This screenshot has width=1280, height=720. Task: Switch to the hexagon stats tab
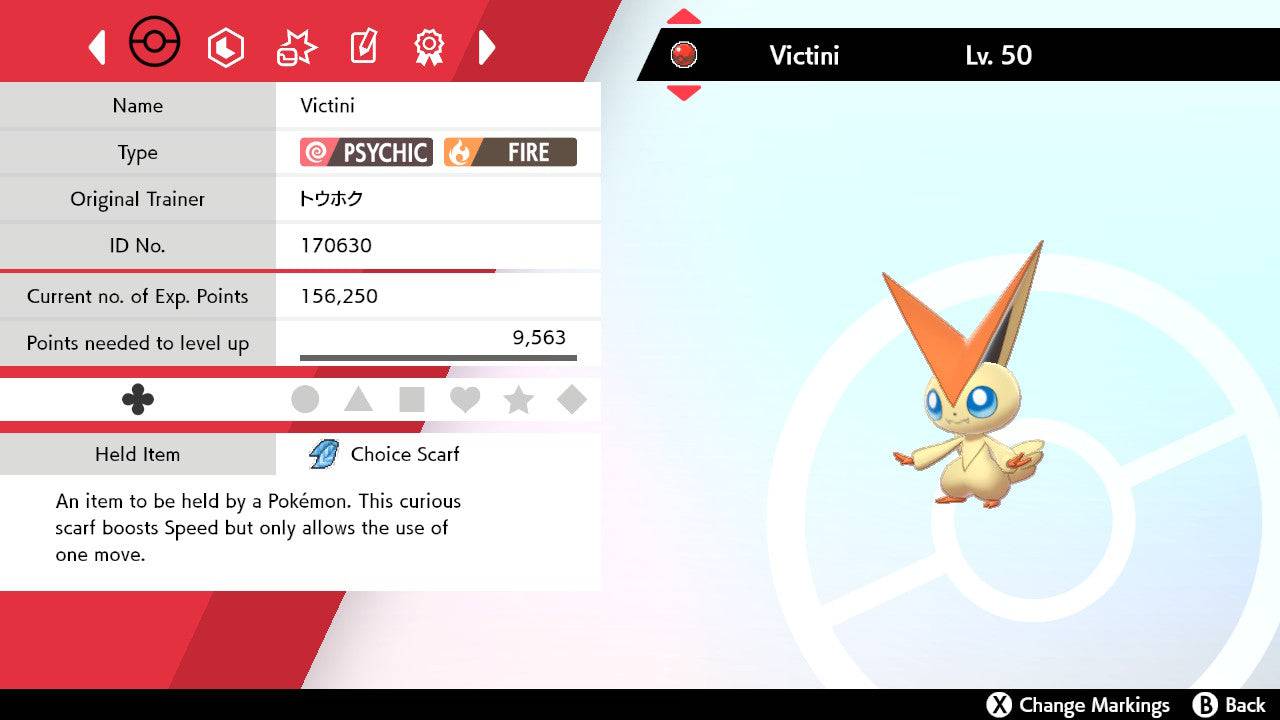coord(225,47)
